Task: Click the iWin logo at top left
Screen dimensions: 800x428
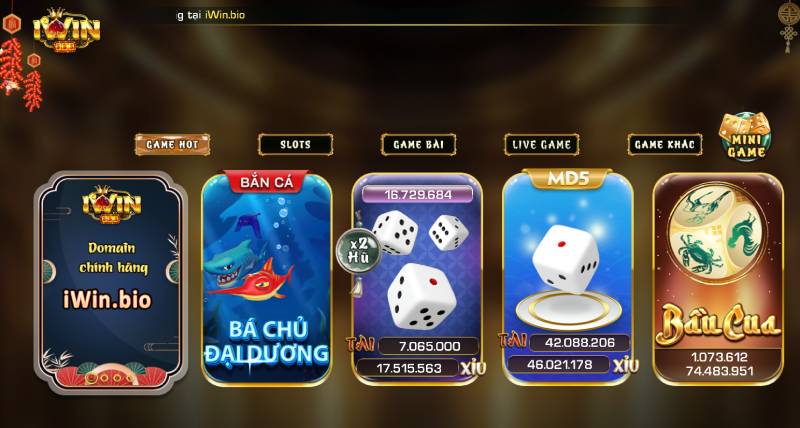Action: 67,28
